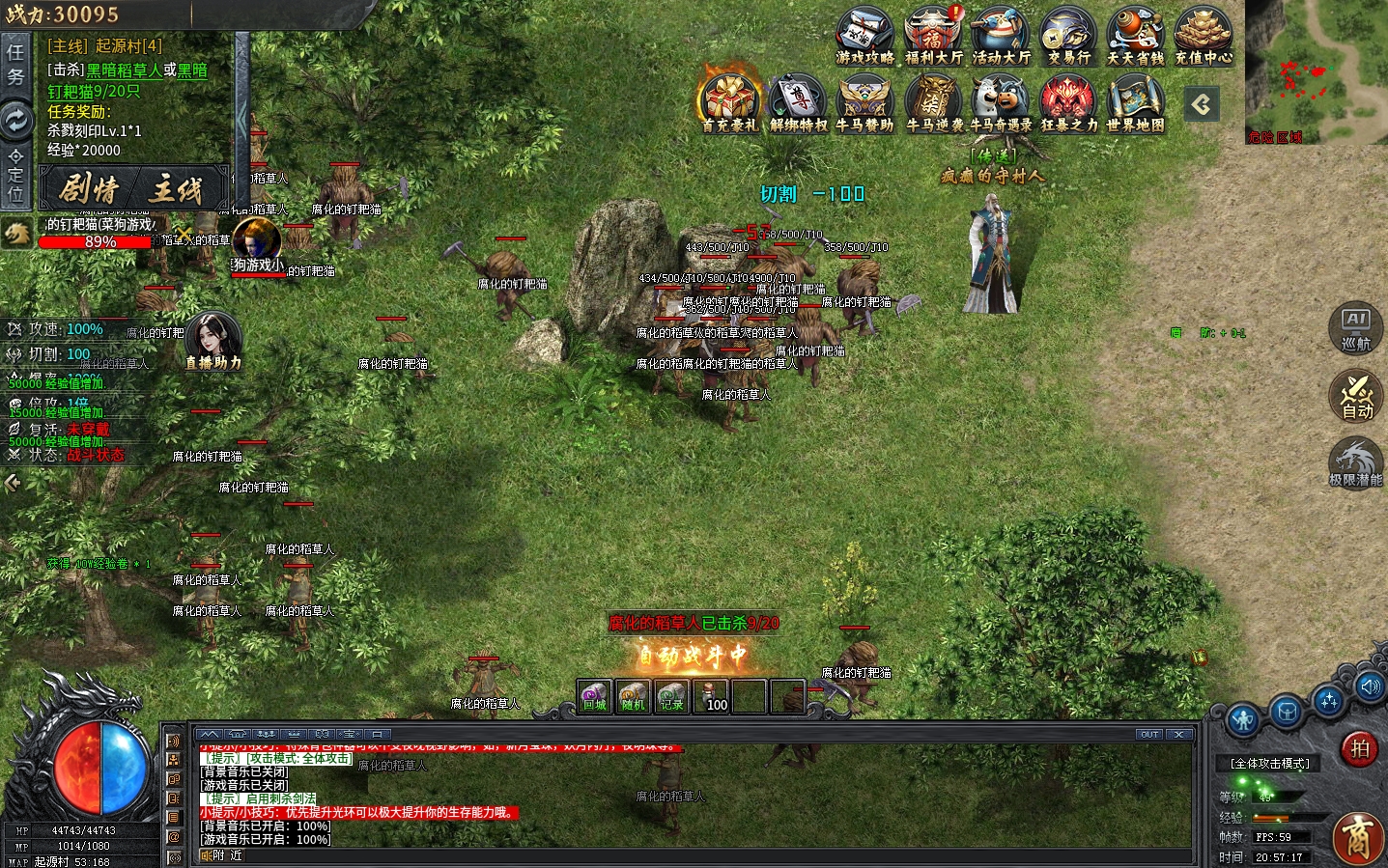This screenshot has height=868, width=1388.
Task: Activate the 狂暴之力 berserk power icon
Action: click(1068, 102)
